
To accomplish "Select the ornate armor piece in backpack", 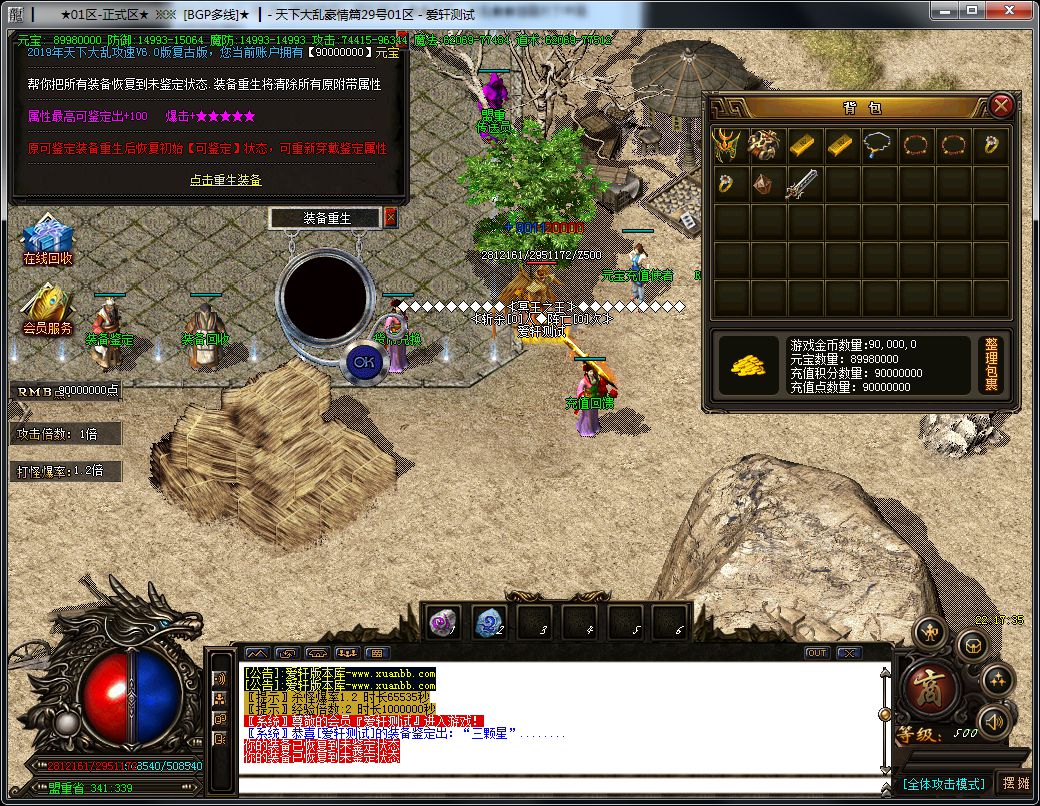I will (765, 145).
